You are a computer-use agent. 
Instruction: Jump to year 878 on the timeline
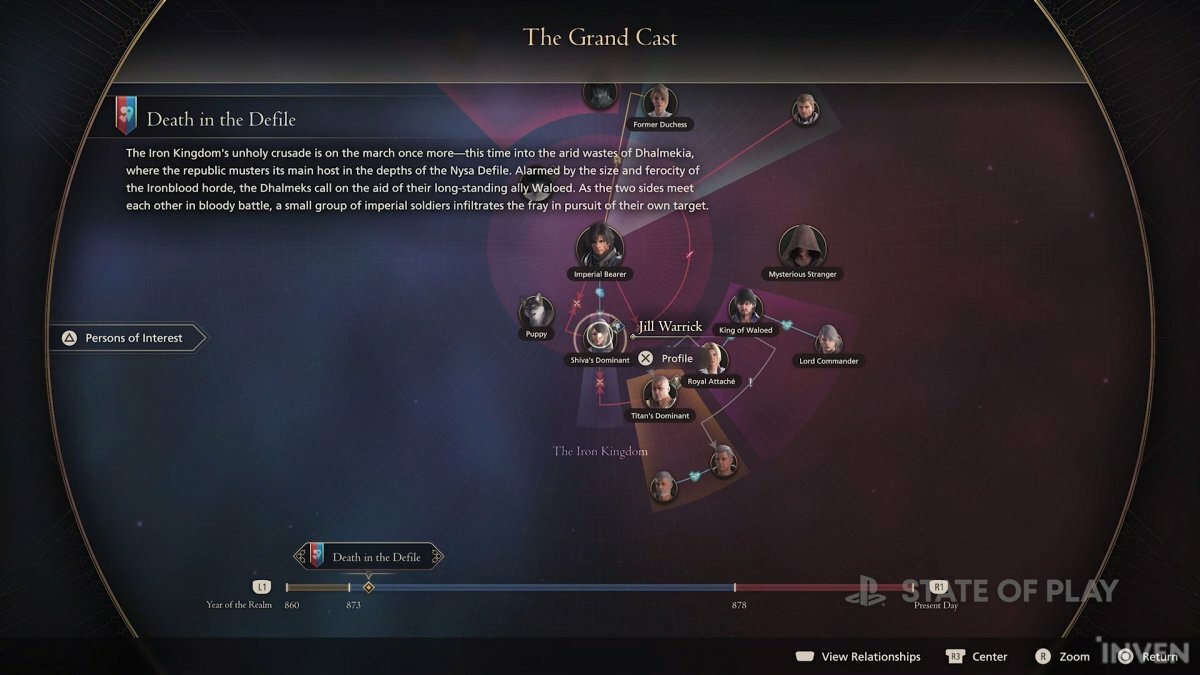tap(736, 588)
